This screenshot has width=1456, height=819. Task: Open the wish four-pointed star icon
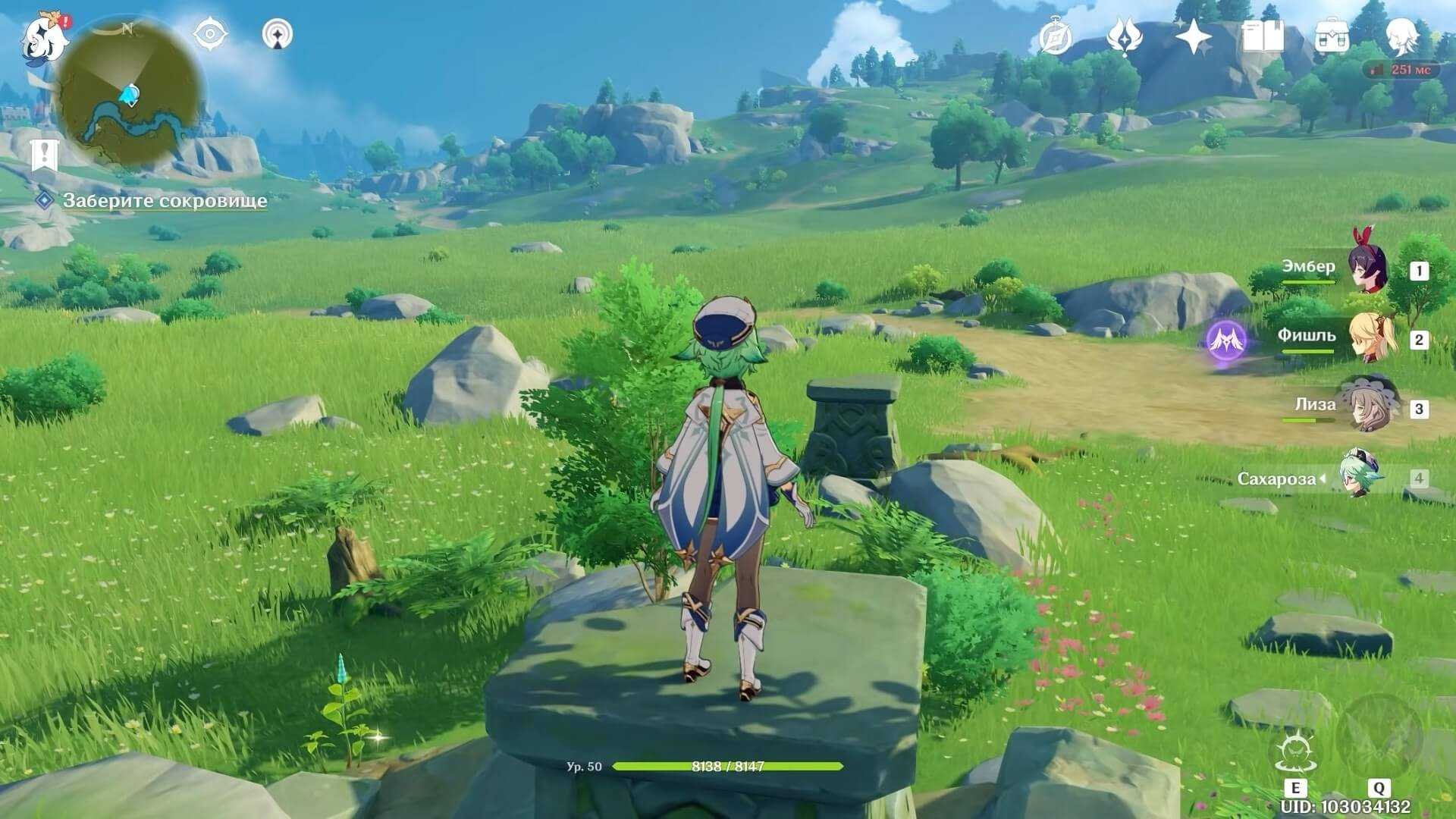[x=1193, y=37]
